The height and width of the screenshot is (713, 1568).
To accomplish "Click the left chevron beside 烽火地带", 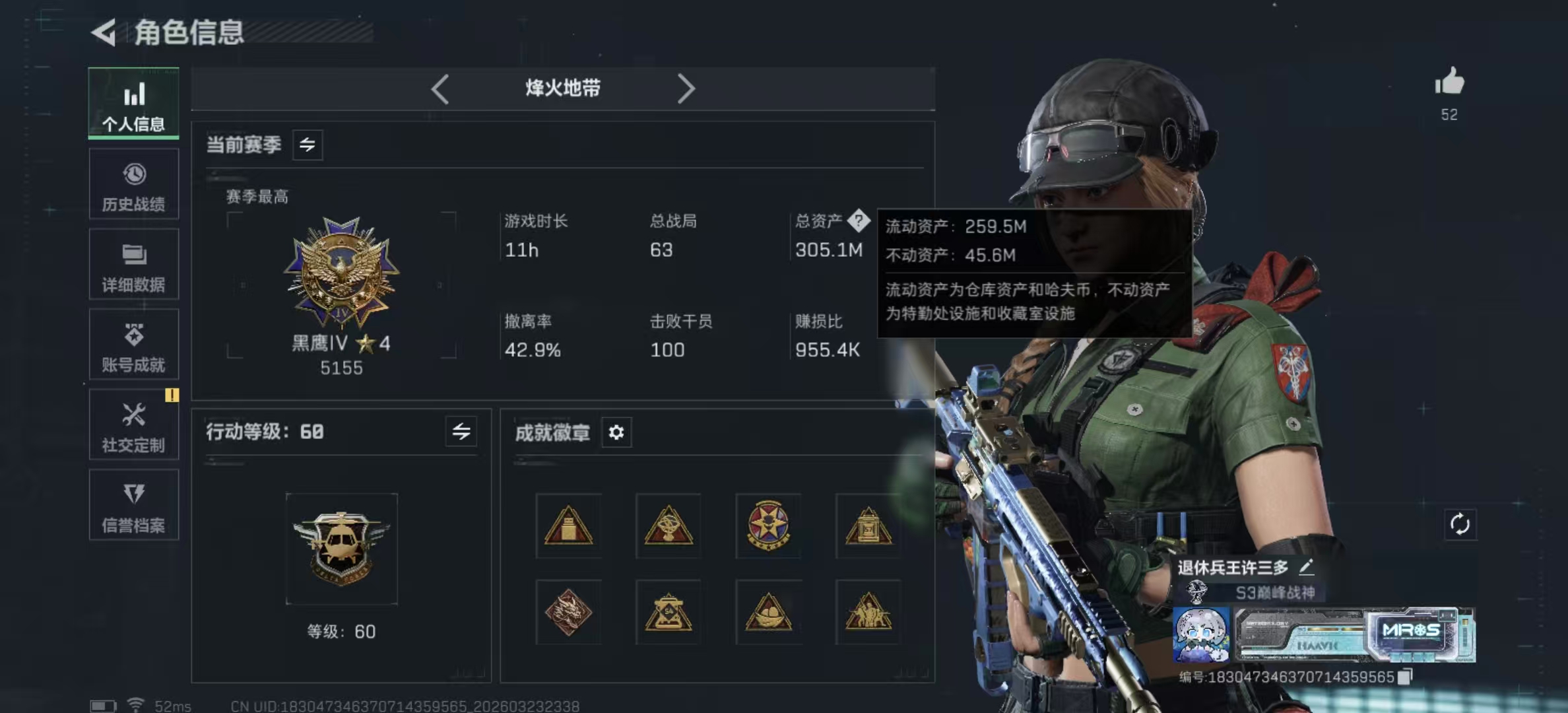I will tap(440, 88).
